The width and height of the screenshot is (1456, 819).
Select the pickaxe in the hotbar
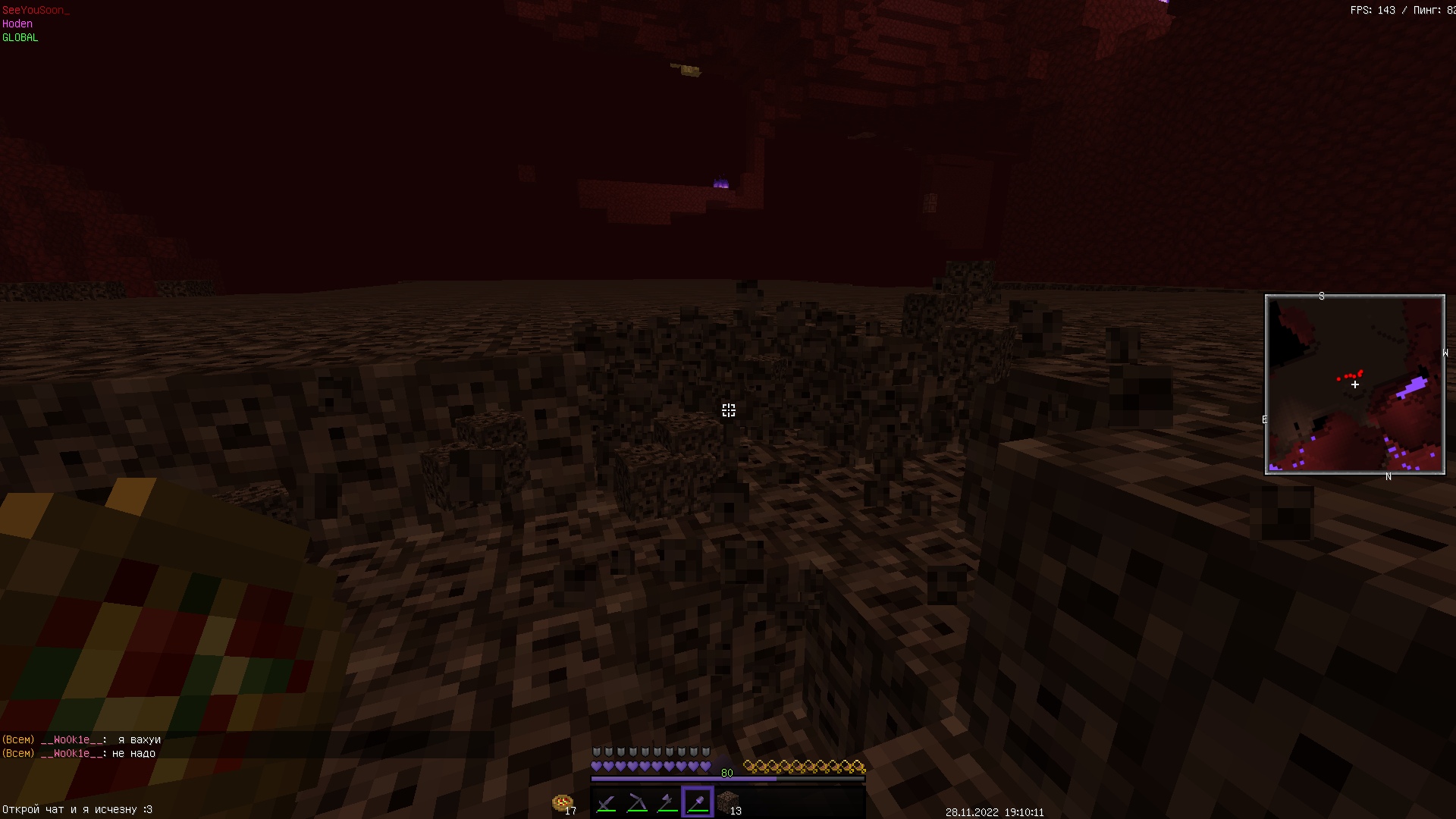(x=636, y=802)
